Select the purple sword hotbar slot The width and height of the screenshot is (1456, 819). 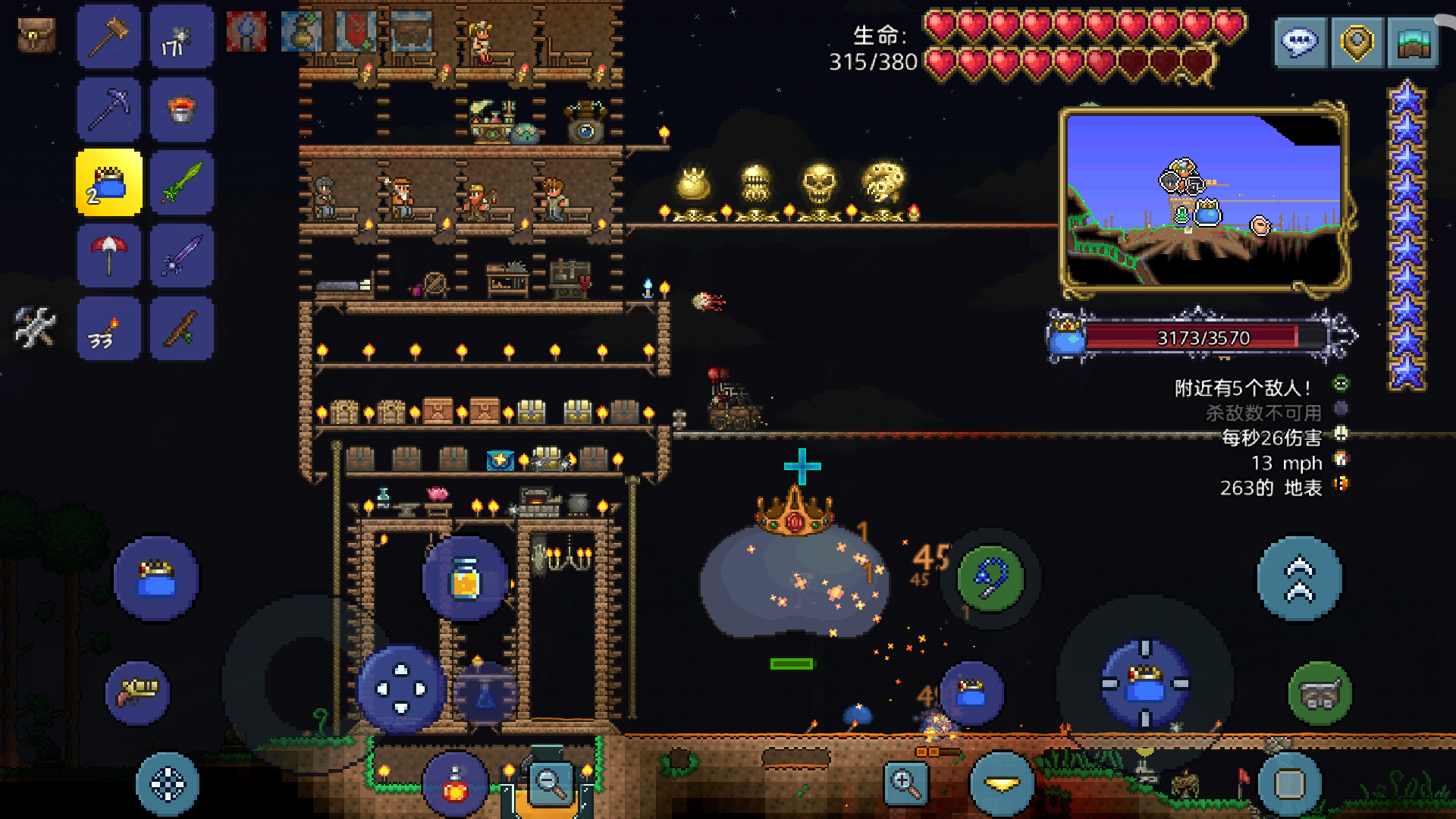click(x=182, y=254)
